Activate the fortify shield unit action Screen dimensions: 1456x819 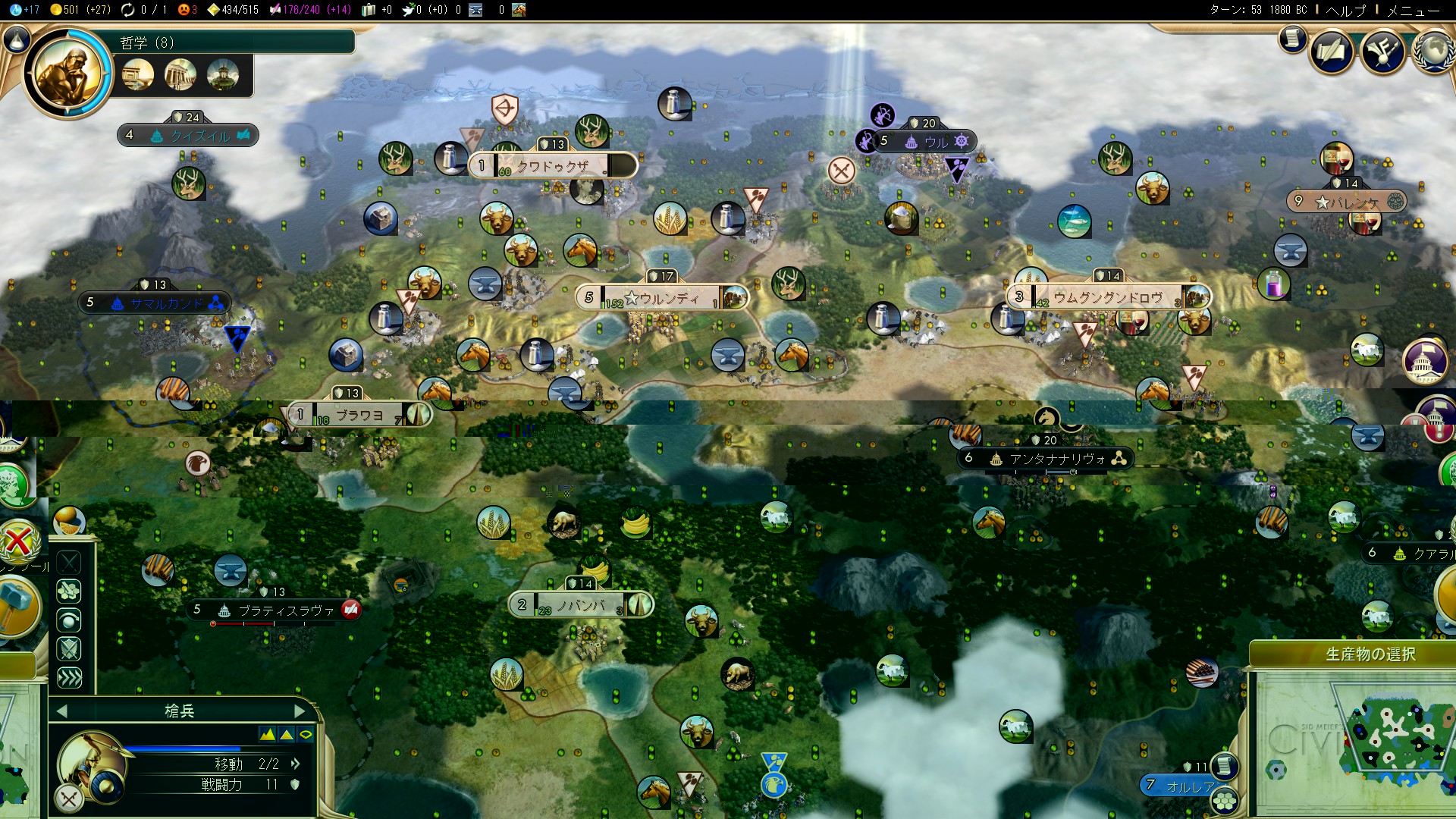[x=69, y=649]
